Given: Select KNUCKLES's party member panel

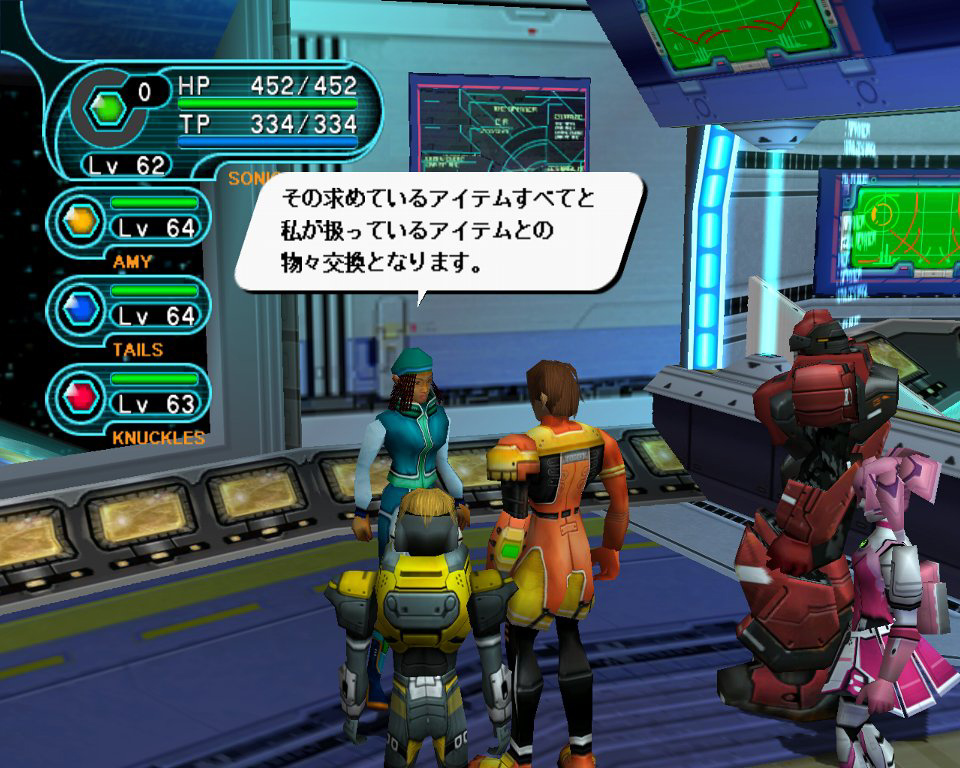Looking at the screenshot, I should pos(130,396).
